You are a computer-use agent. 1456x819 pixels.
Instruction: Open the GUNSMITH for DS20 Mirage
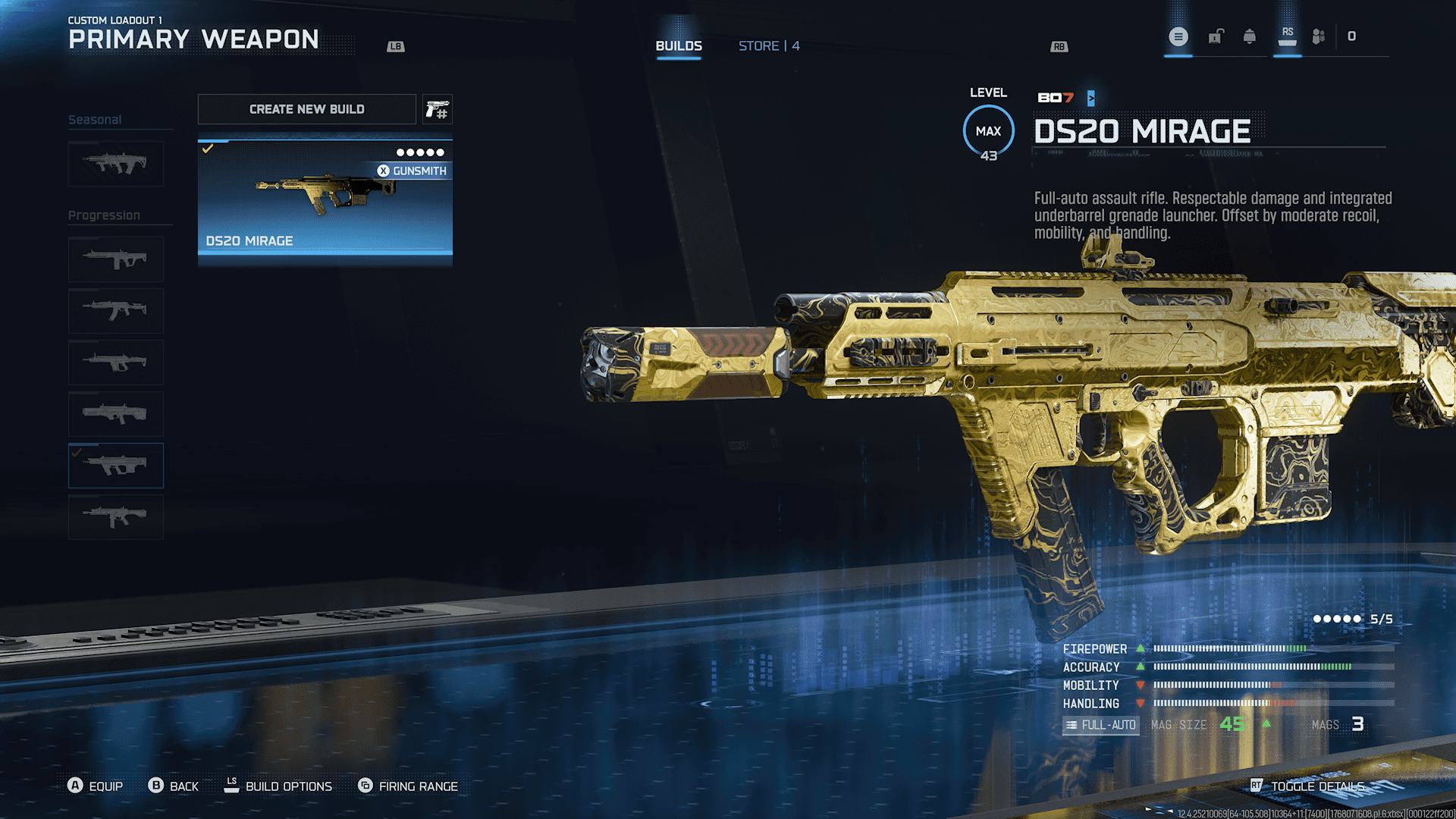tap(414, 171)
